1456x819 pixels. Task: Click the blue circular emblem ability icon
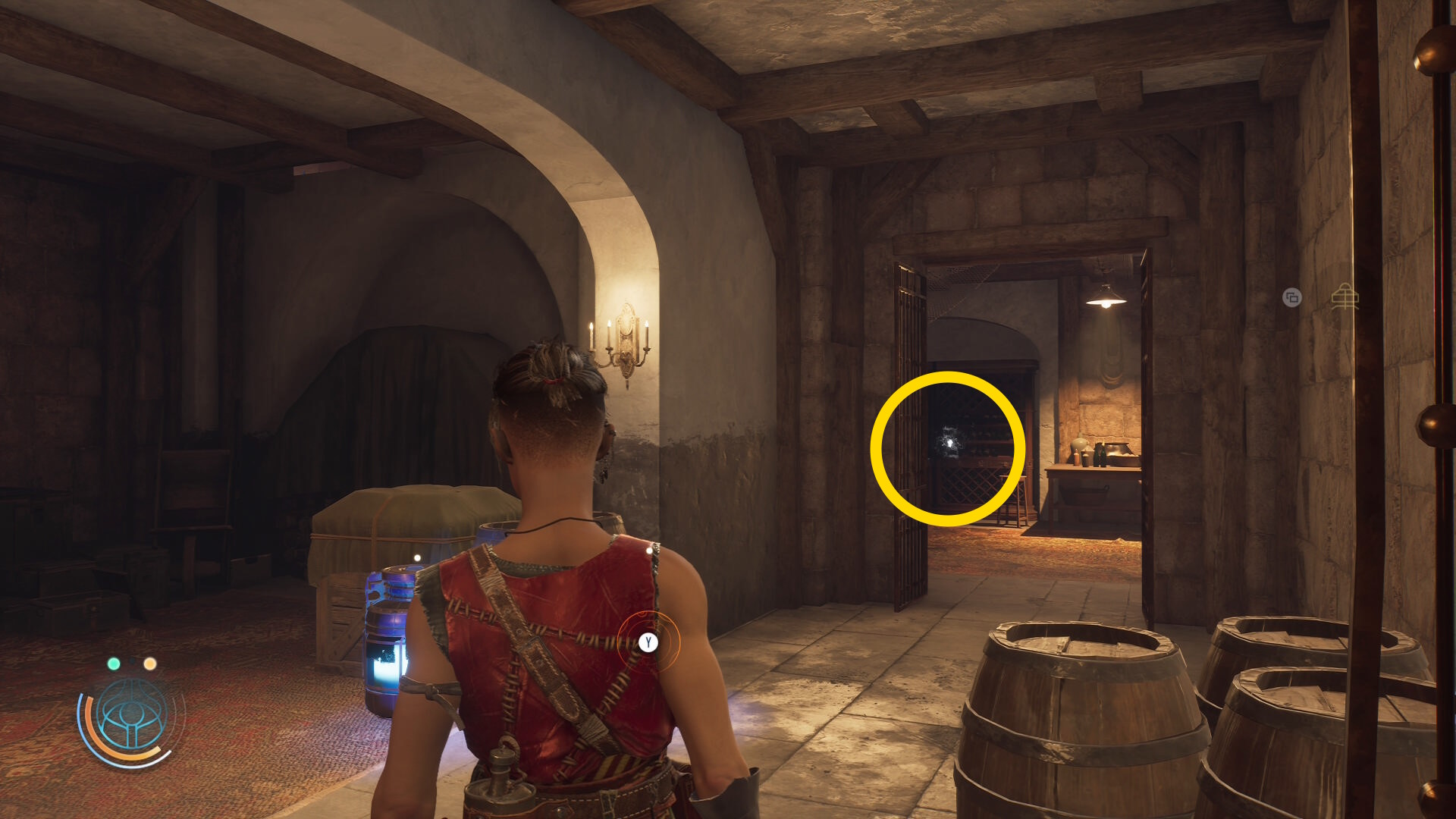coord(131,714)
